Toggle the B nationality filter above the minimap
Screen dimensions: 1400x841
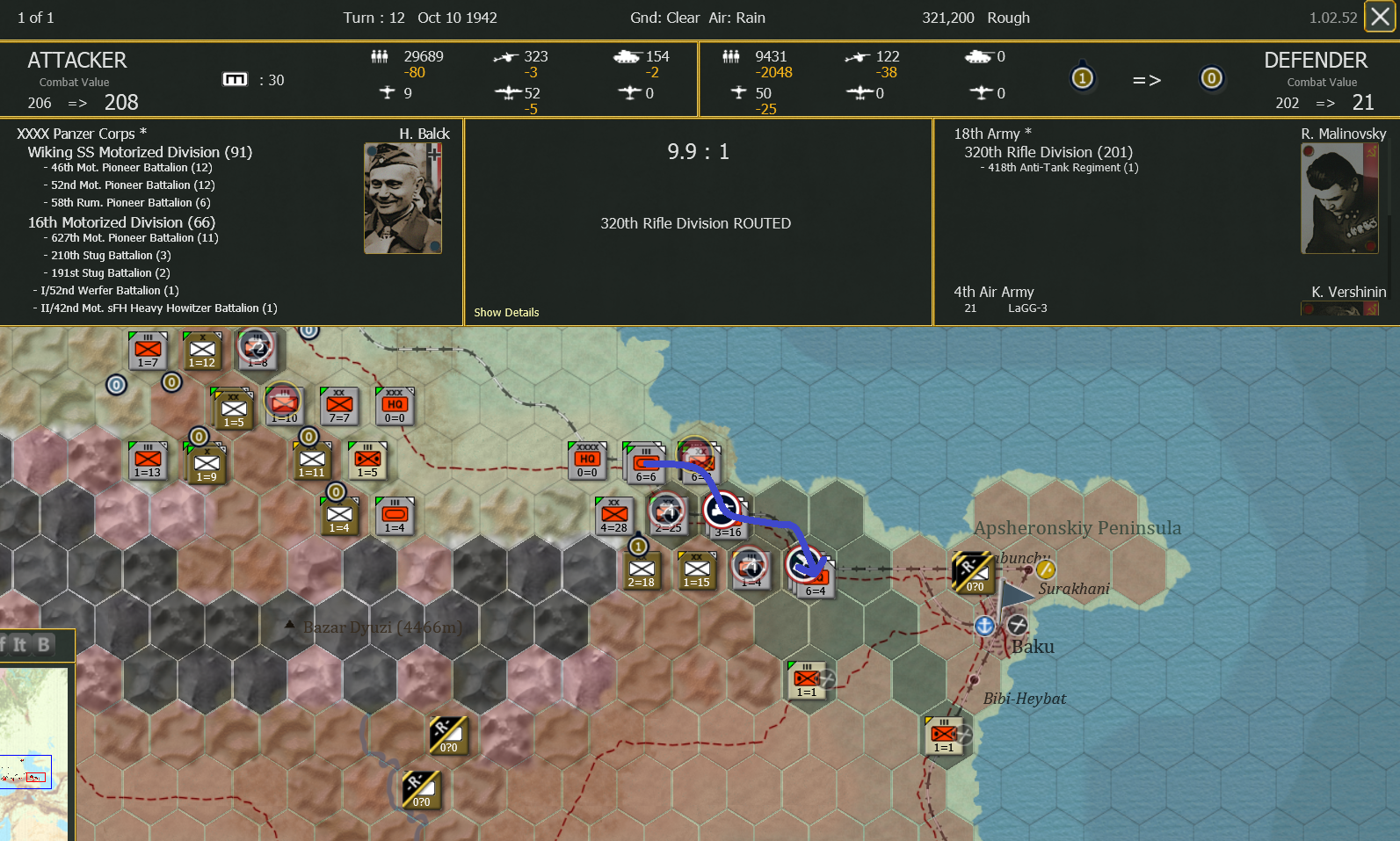coord(42,643)
